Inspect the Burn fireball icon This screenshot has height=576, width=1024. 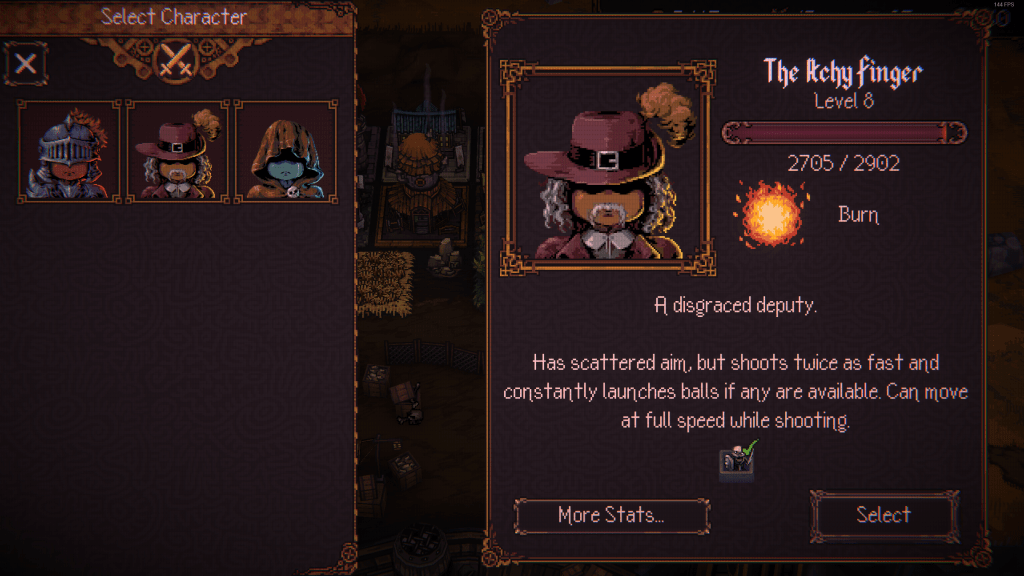(x=771, y=214)
